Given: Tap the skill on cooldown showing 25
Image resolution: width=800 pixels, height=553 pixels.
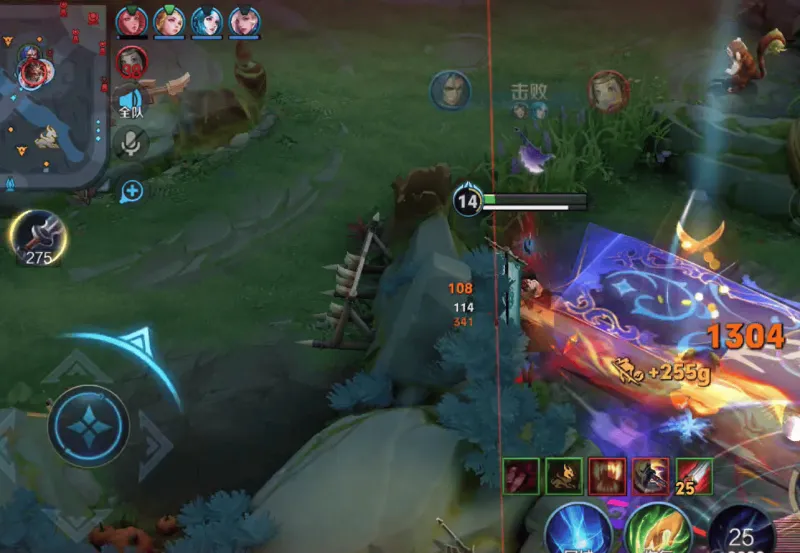Looking at the screenshot, I should click(741, 530).
